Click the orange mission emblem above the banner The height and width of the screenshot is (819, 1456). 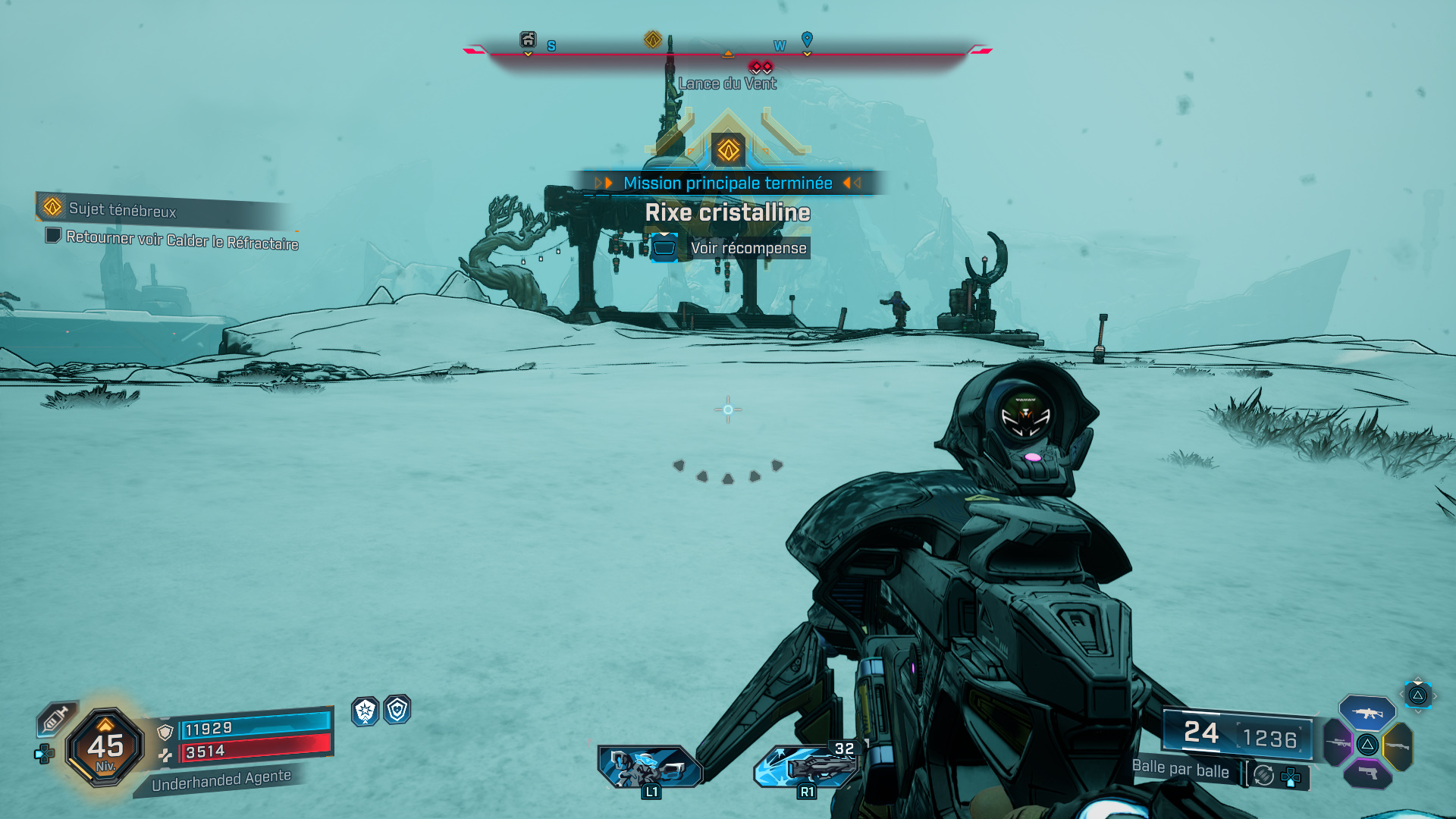click(x=728, y=149)
